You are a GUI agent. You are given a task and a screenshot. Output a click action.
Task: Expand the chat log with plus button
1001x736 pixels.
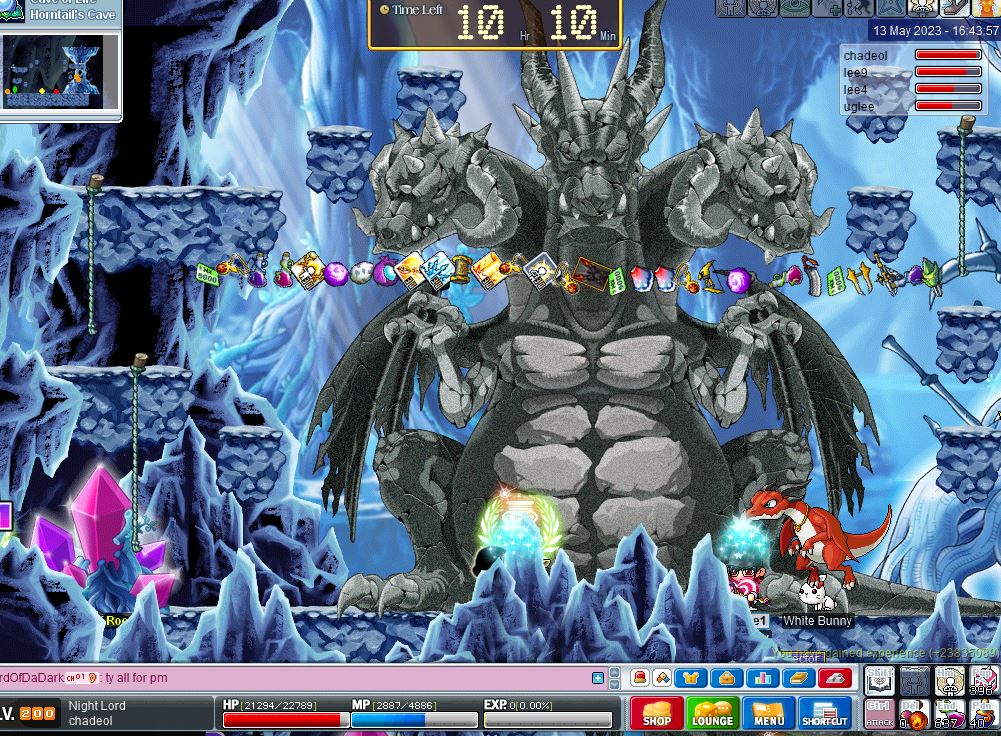click(598, 678)
